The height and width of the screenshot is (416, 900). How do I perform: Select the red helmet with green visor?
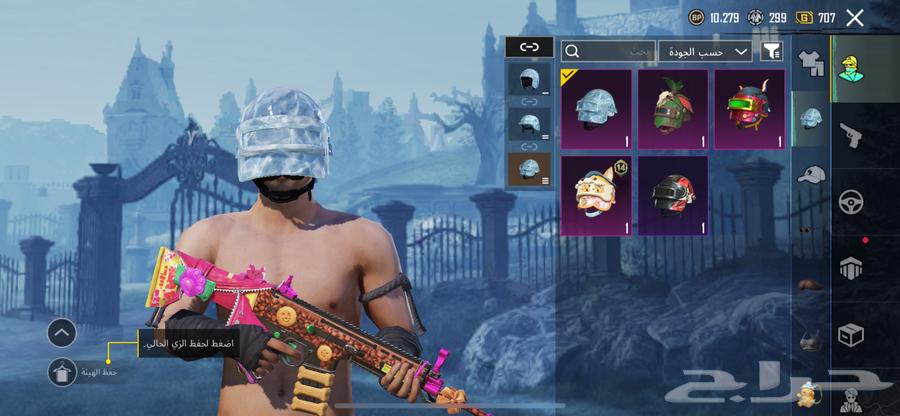(x=749, y=109)
